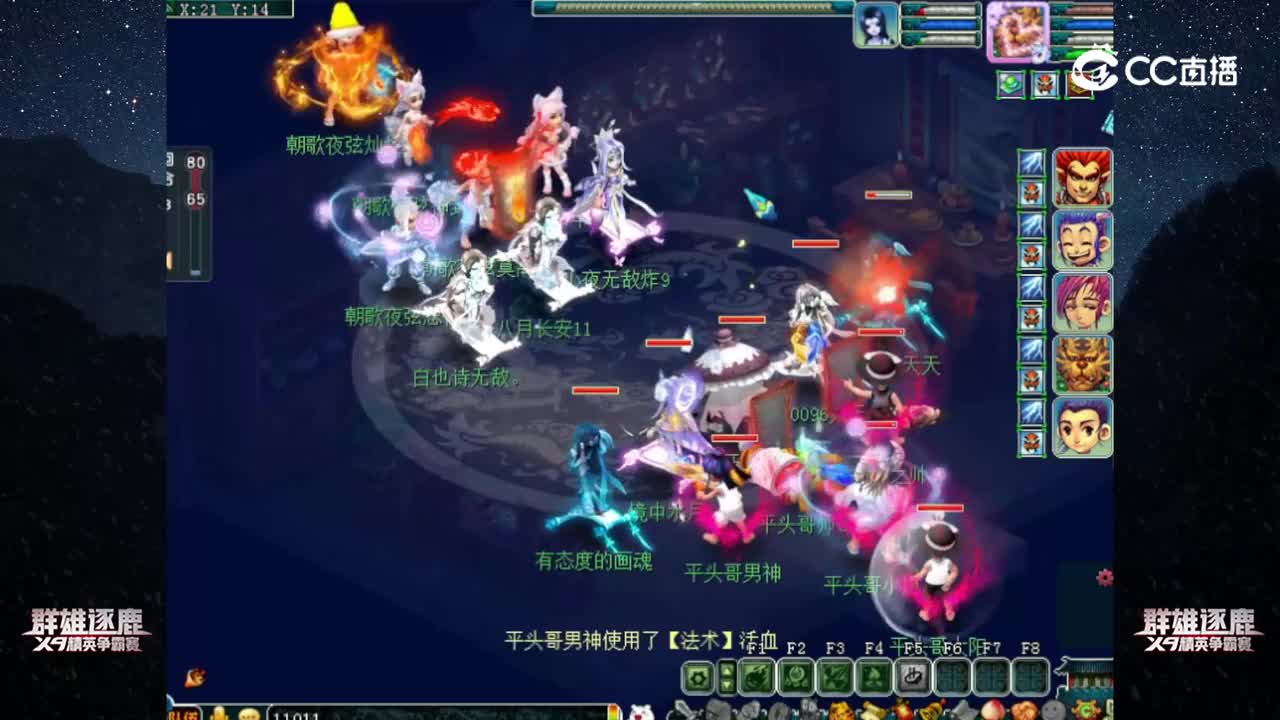
Task: Select the dragon skill icon in the F1 slot
Action: (756, 676)
